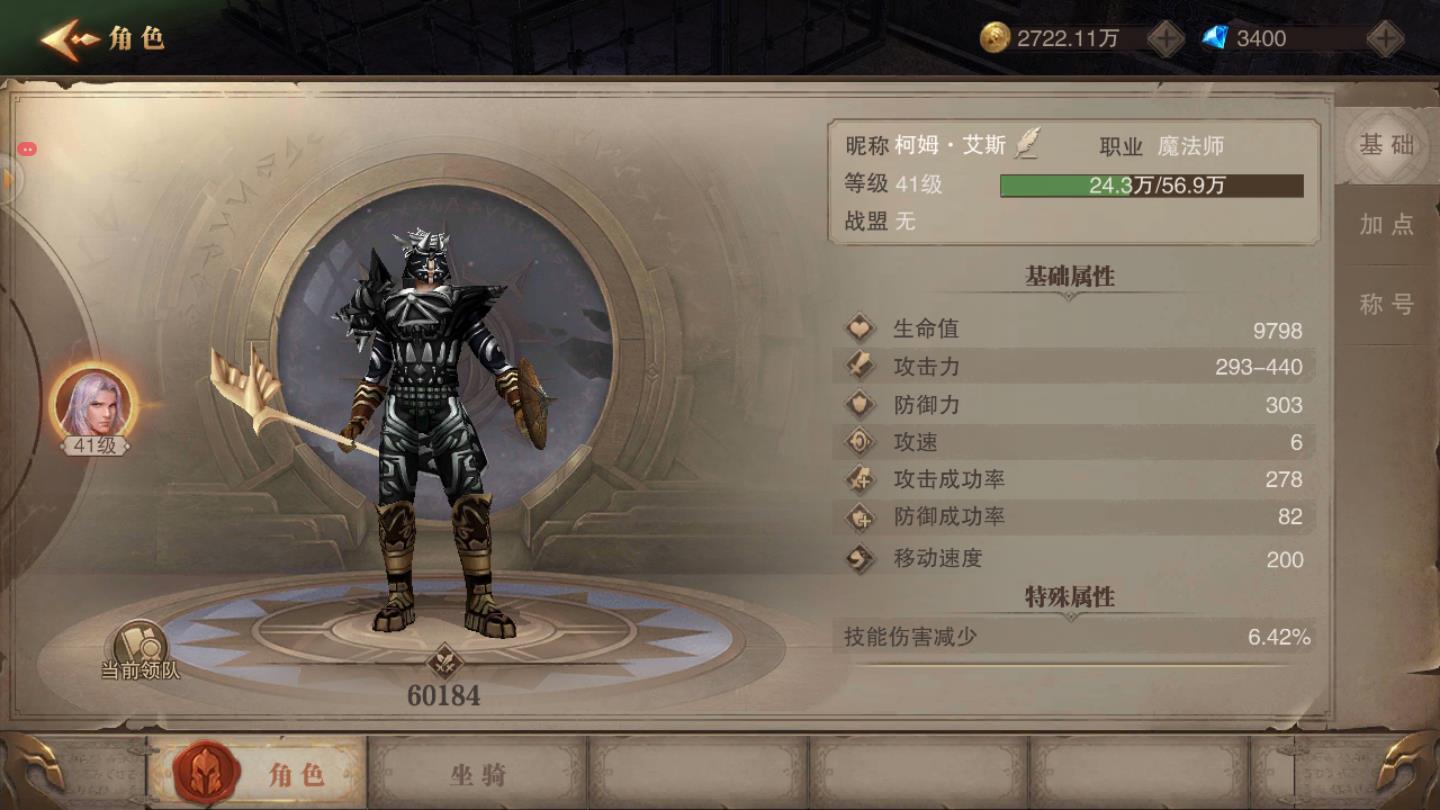Go back using the arrow button
The height and width of the screenshot is (810, 1440).
pyautogui.click(x=70, y=39)
